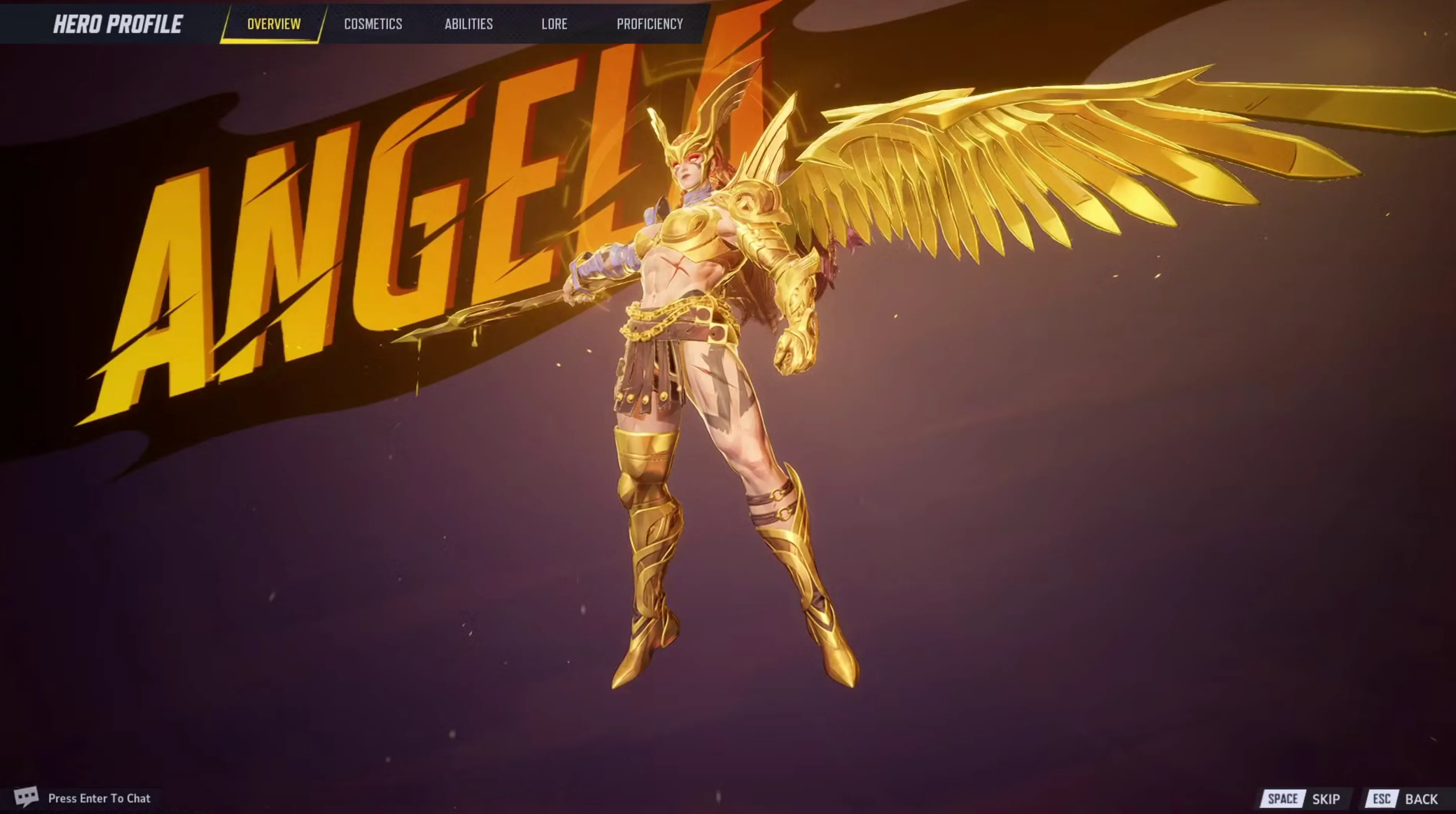Switch to the Cosmetics tab
The image size is (1456, 814).
pyautogui.click(x=373, y=24)
